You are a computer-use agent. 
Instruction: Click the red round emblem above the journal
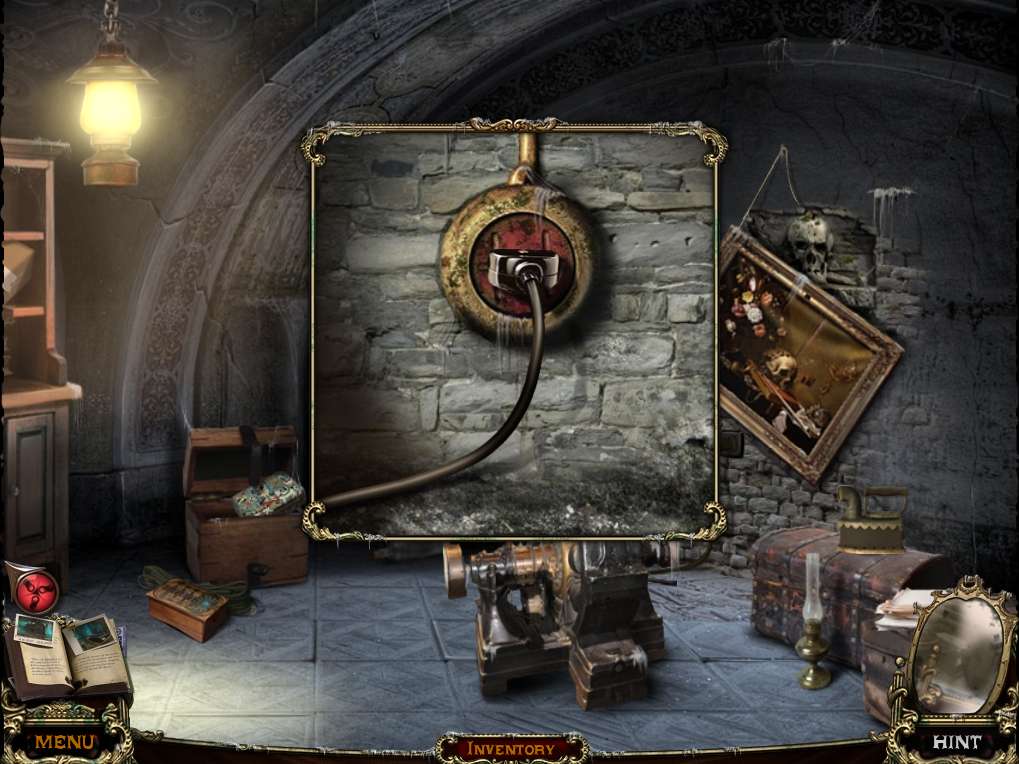37,590
